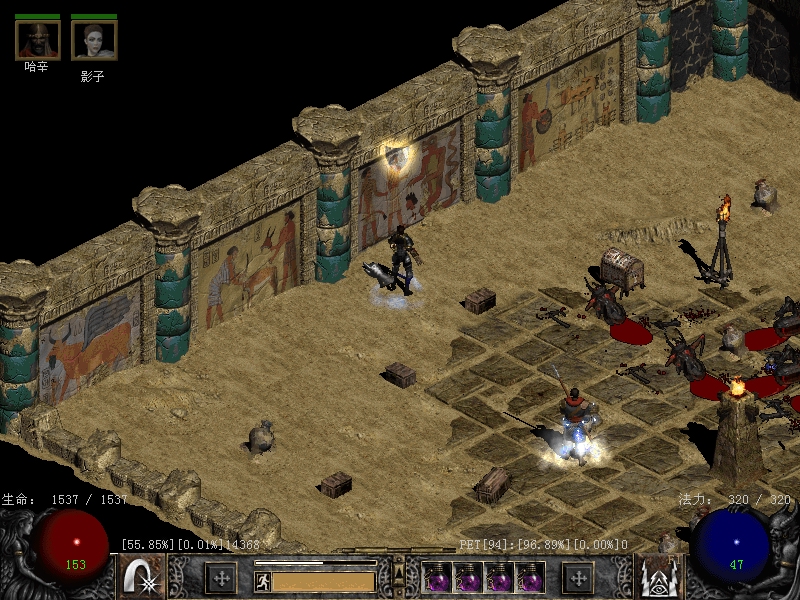Click the 哈辛 mercenary portrait
This screenshot has height=600, width=800.
click(37, 40)
